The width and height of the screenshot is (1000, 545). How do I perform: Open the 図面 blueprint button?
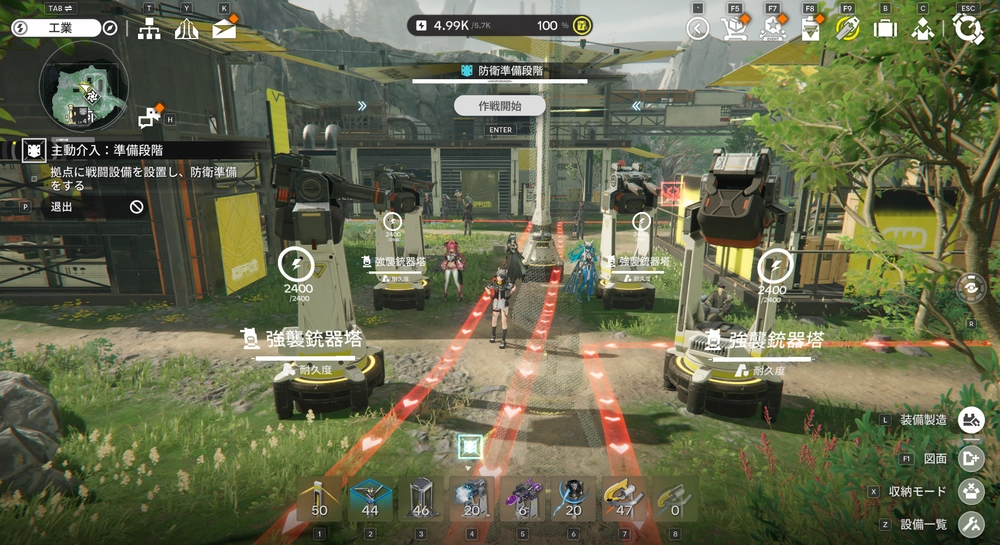coord(970,458)
